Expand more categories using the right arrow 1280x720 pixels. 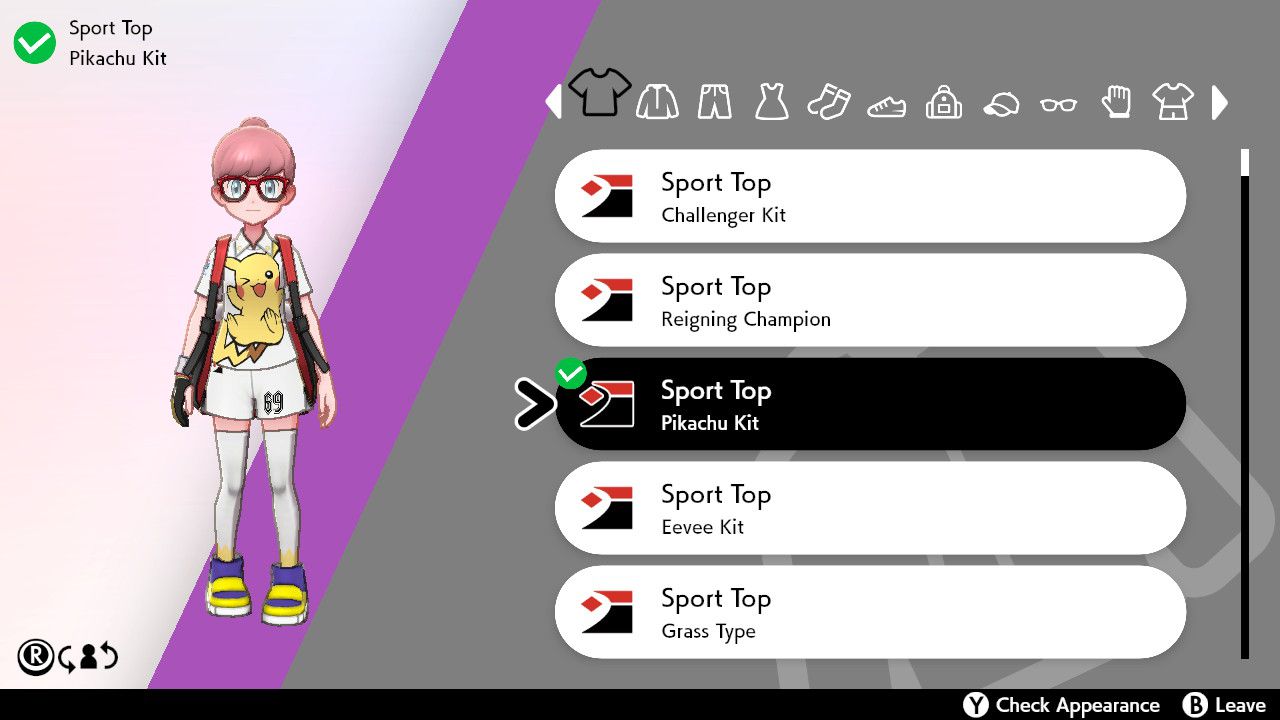(x=1220, y=102)
